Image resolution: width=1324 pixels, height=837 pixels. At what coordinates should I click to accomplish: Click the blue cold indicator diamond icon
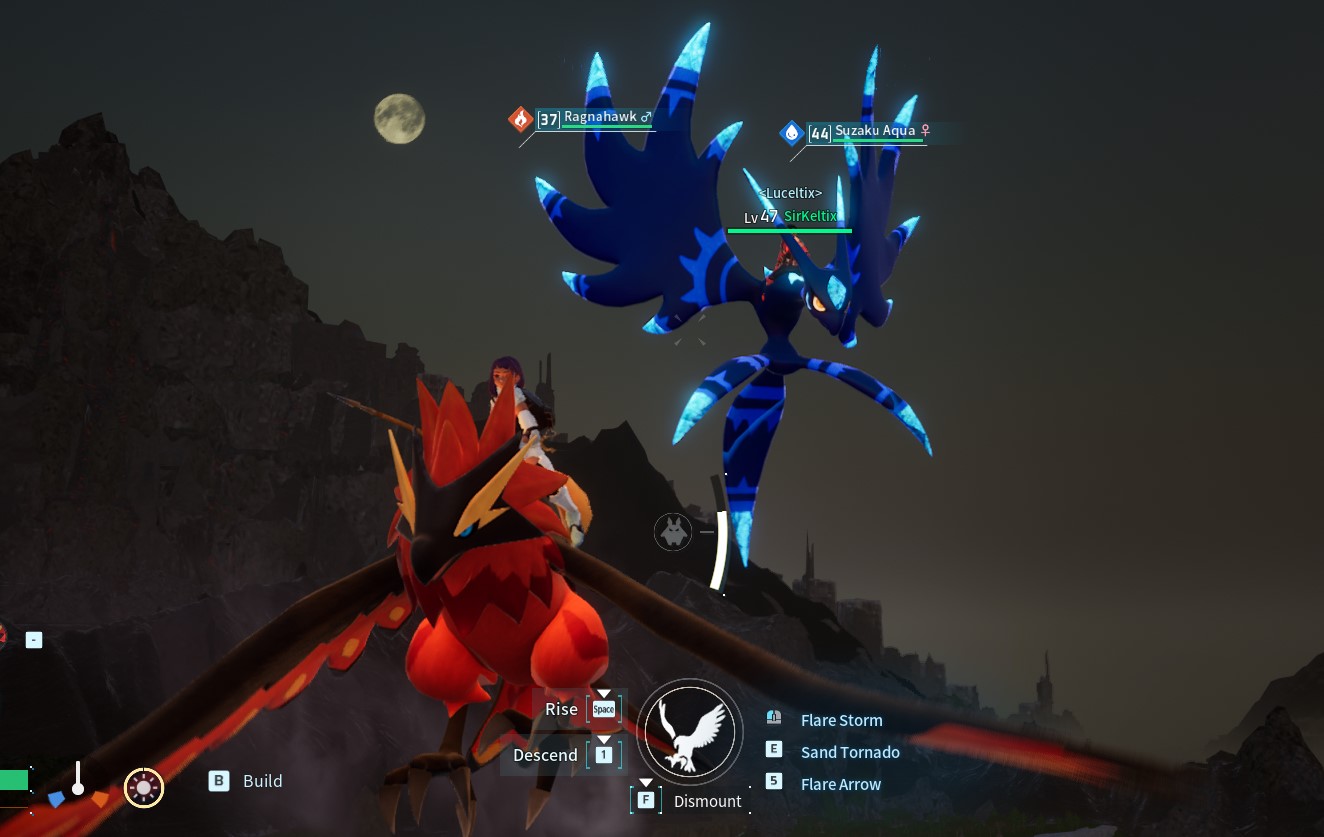(x=55, y=797)
